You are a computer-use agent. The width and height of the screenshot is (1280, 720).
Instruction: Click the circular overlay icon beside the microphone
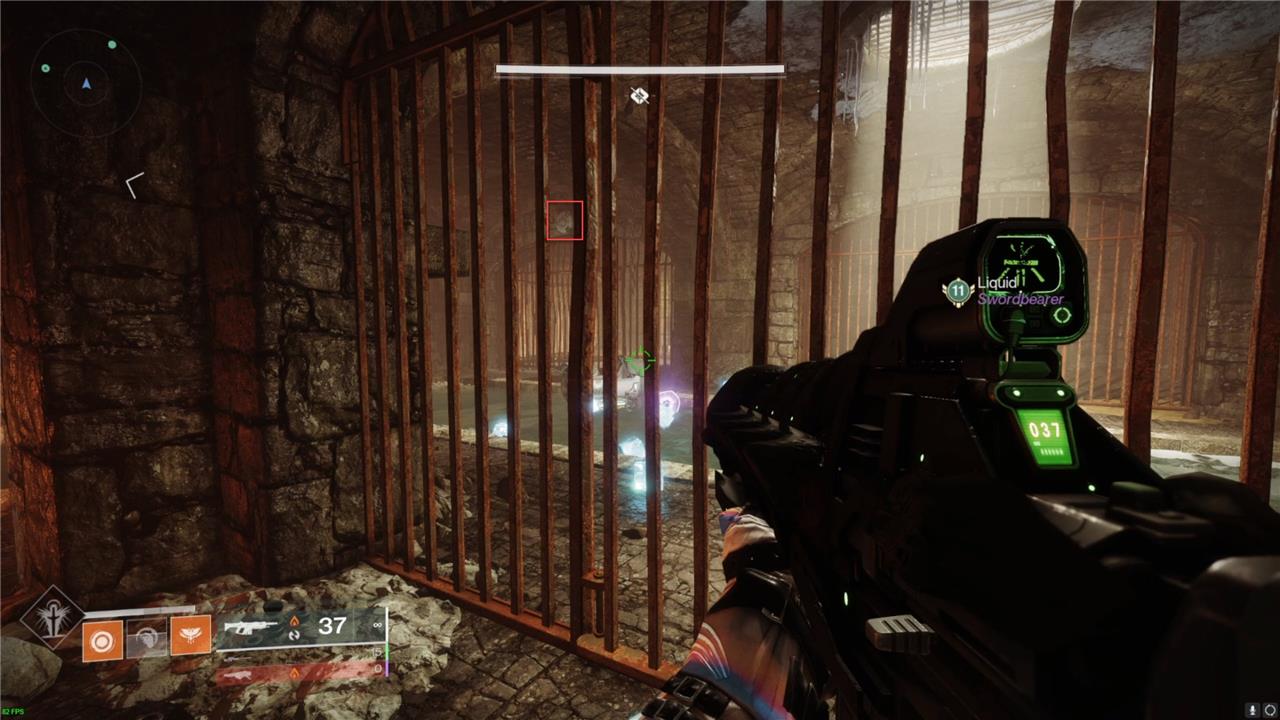coord(1269,709)
